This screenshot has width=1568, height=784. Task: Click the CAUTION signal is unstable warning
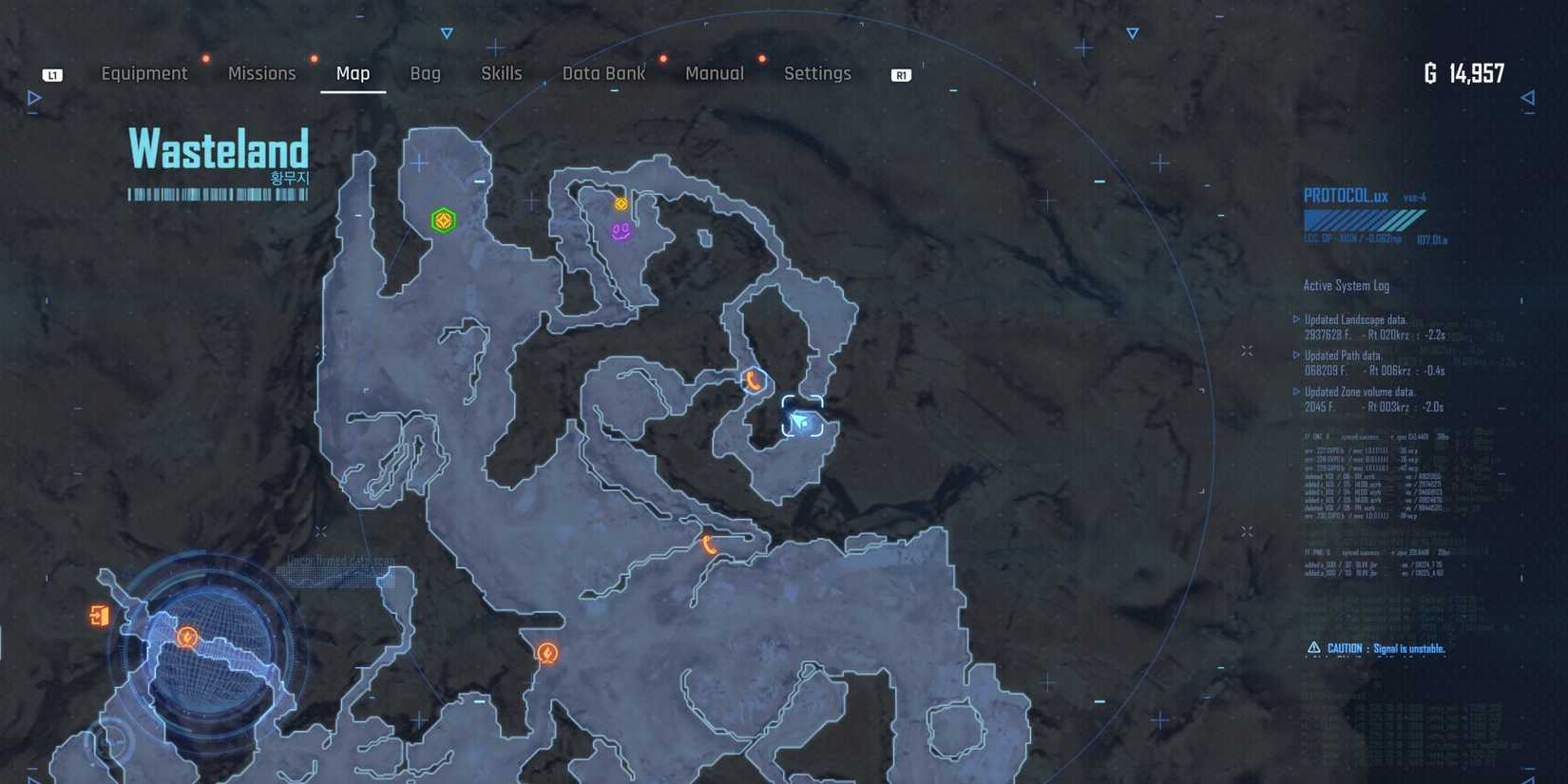click(x=1377, y=647)
